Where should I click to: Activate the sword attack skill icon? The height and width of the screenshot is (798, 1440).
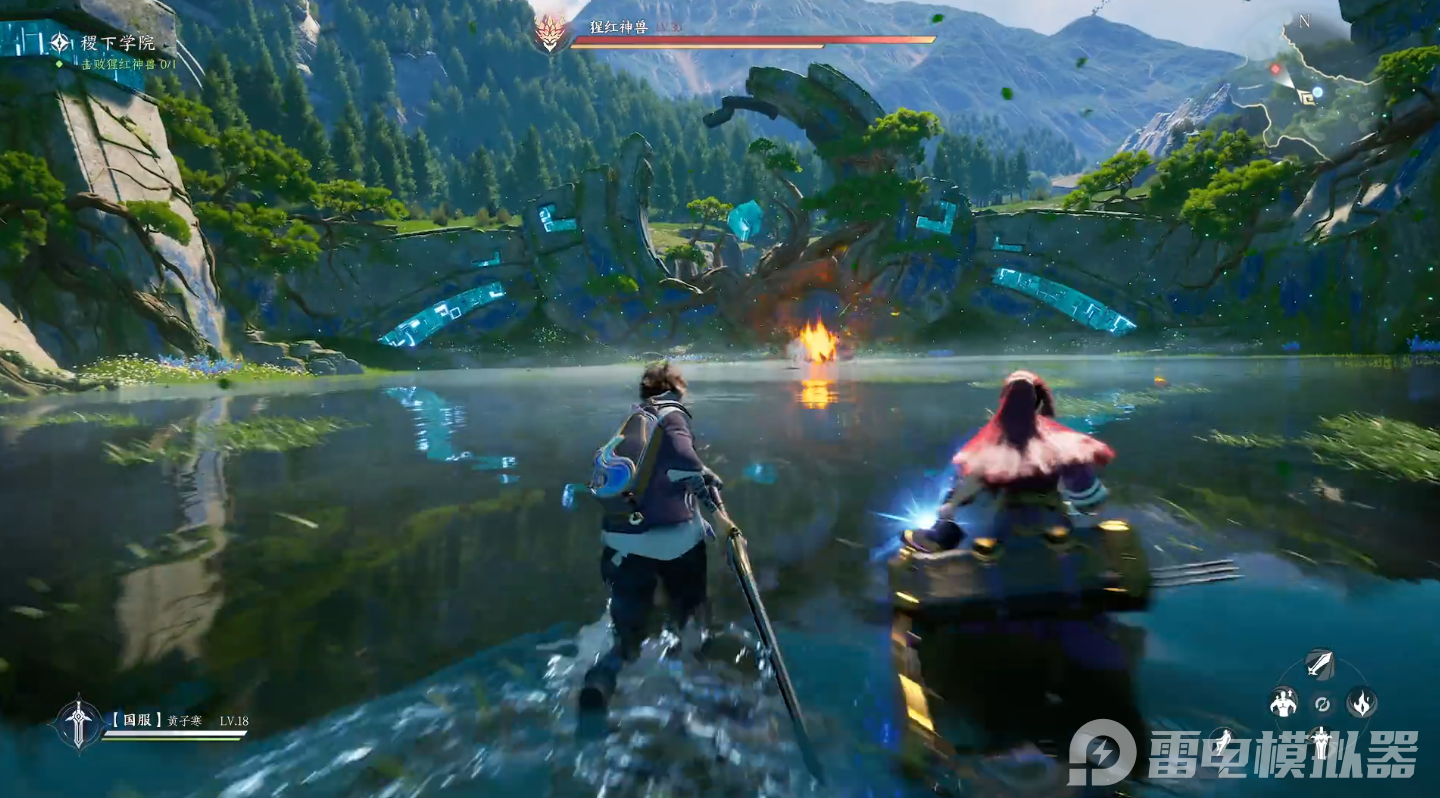(1320, 664)
